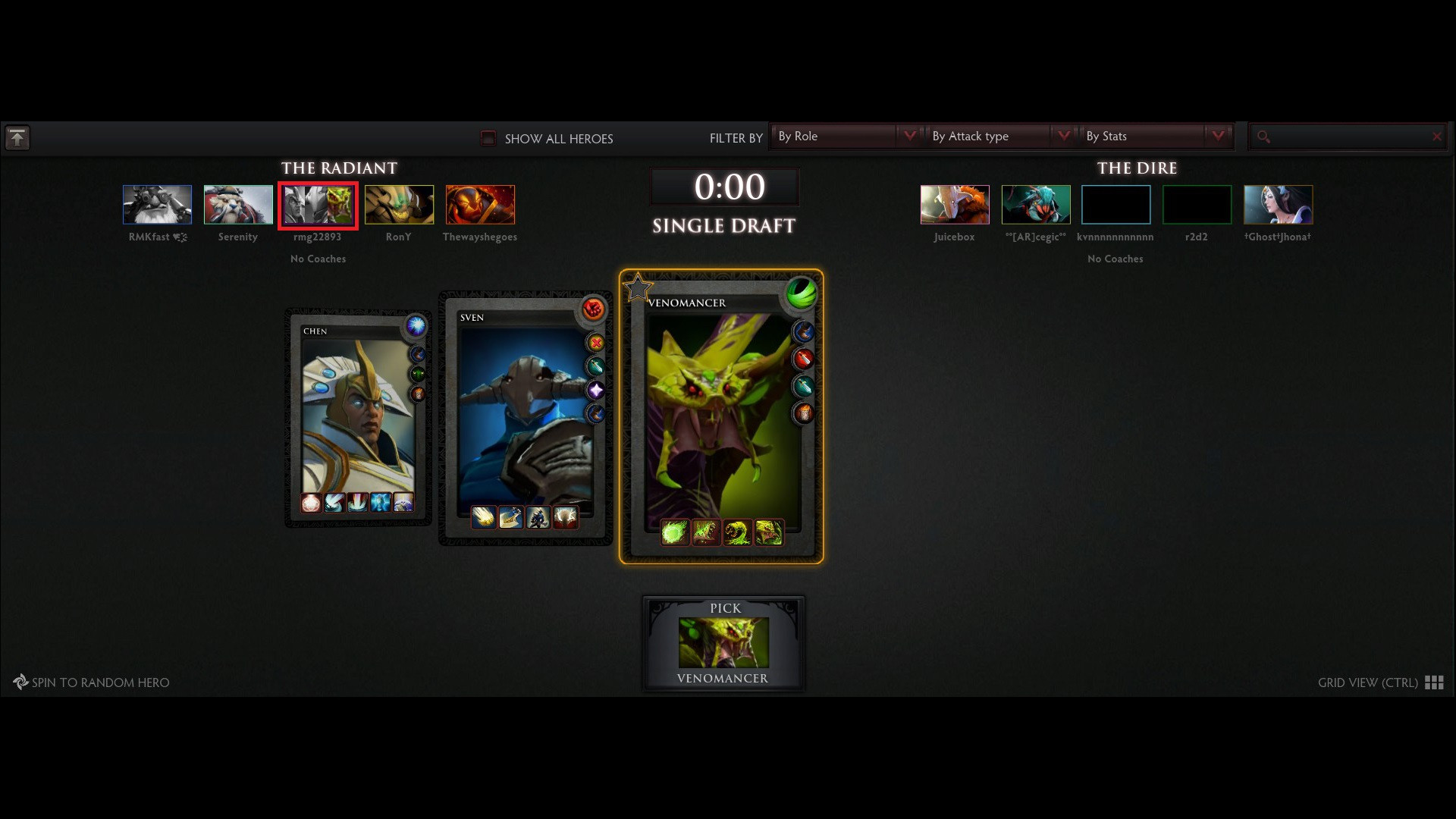Clear the search with the red X
Viewport: 1456px width, 819px height.
pyautogui.click(x=1436, y=136)
